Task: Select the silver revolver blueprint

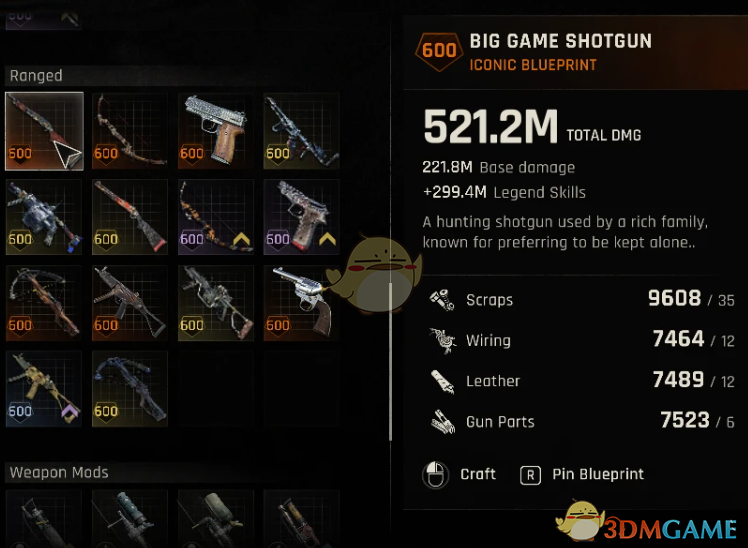Action: click(x=301, y=303)
